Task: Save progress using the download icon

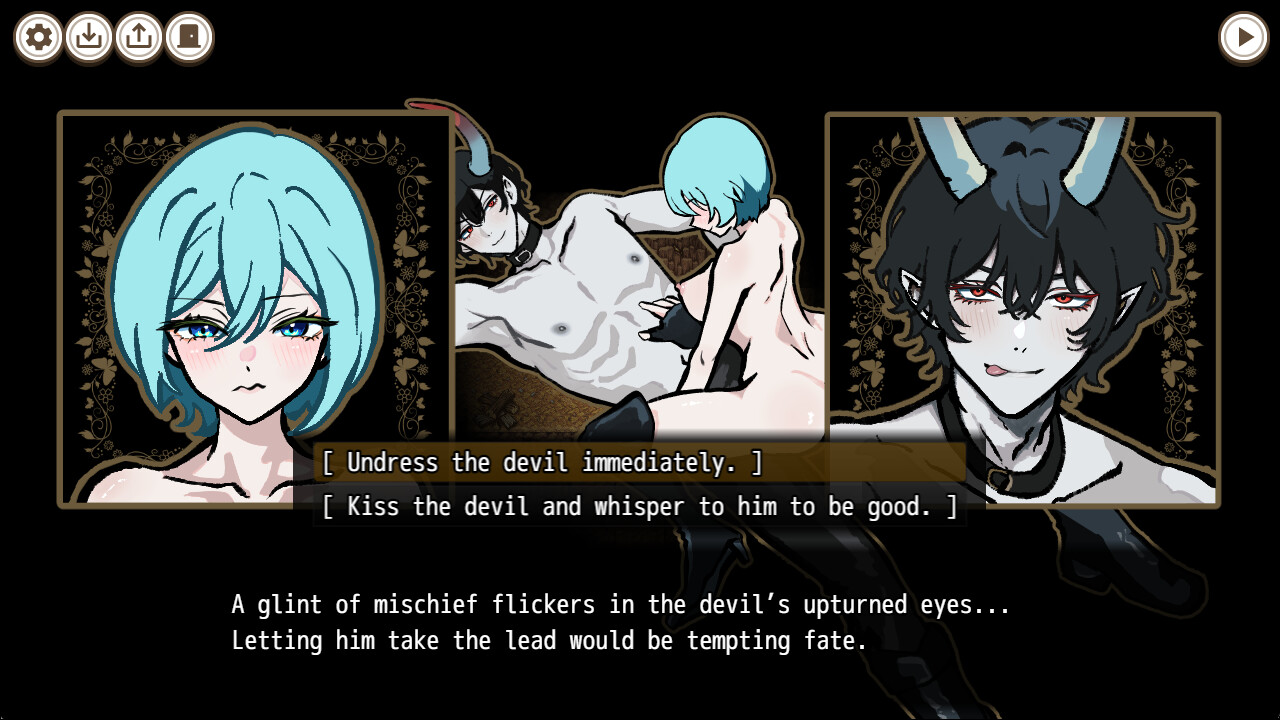Action: coord(88,38)
